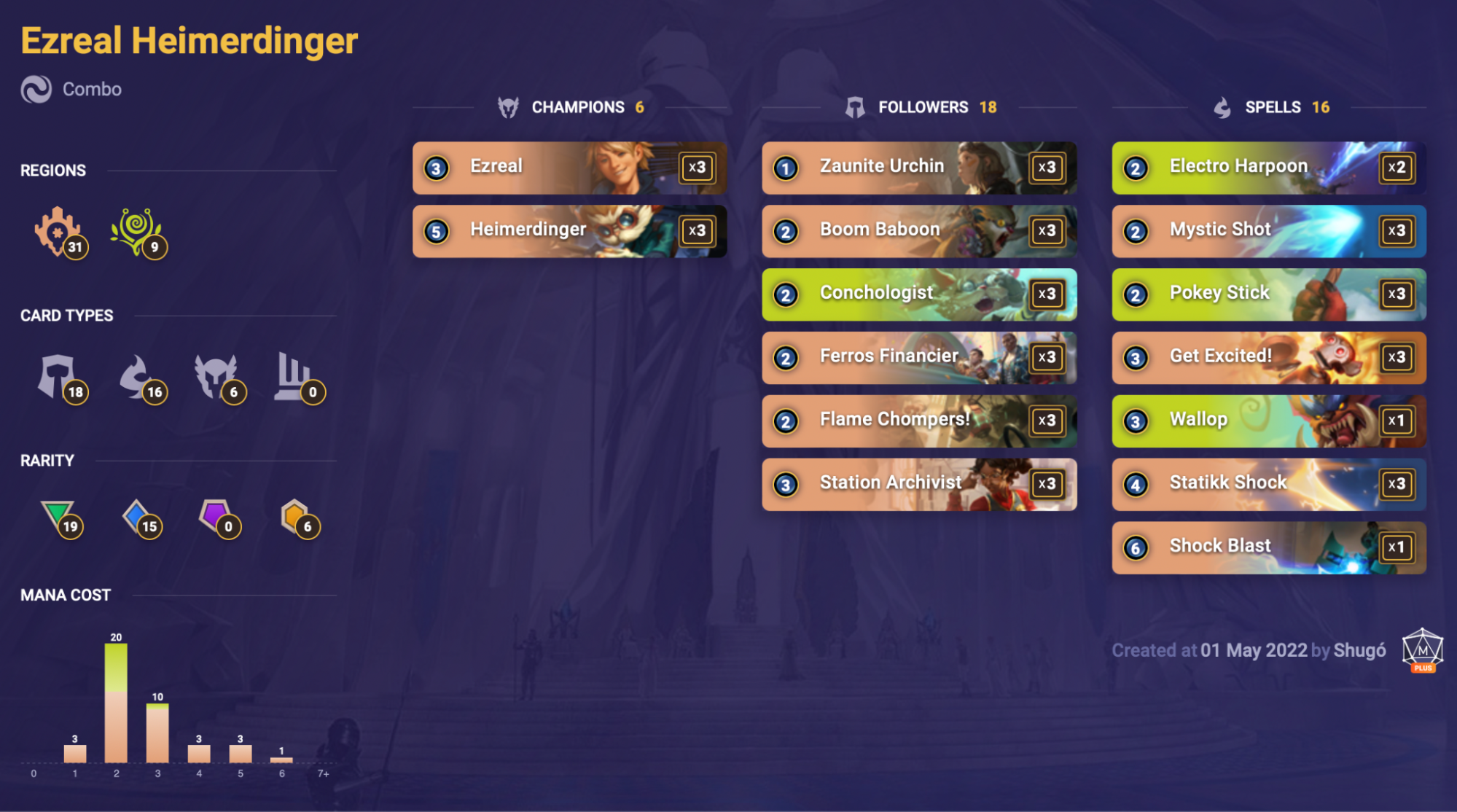This screenshot has width=1457, height=812.
Task: Open the Heimerdinger champion card
Action: [569, 231]
